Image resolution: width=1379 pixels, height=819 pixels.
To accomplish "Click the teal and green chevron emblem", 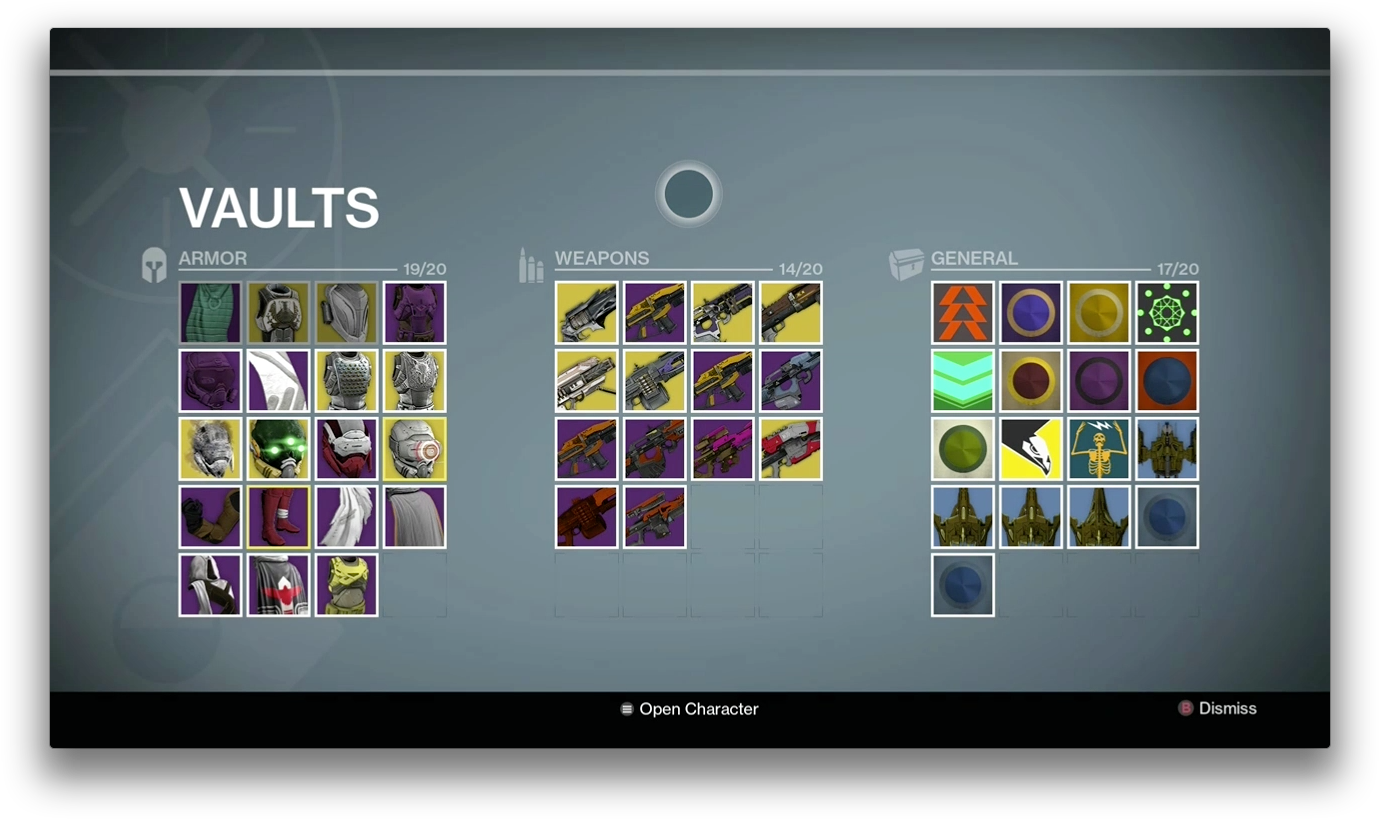I will [962, 381].
